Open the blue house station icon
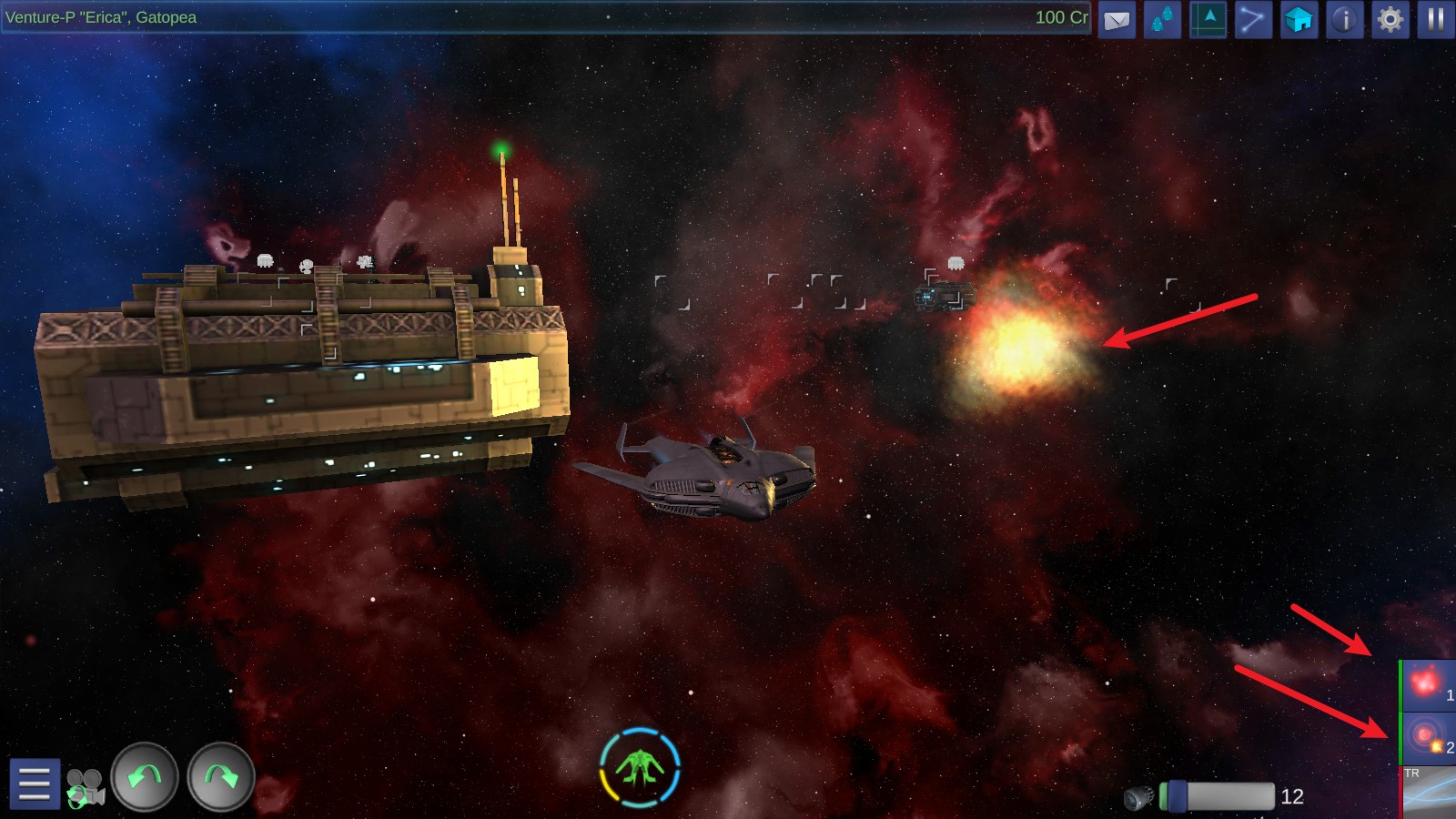This screenshot has width=1456, height=819. [1299, 20]
